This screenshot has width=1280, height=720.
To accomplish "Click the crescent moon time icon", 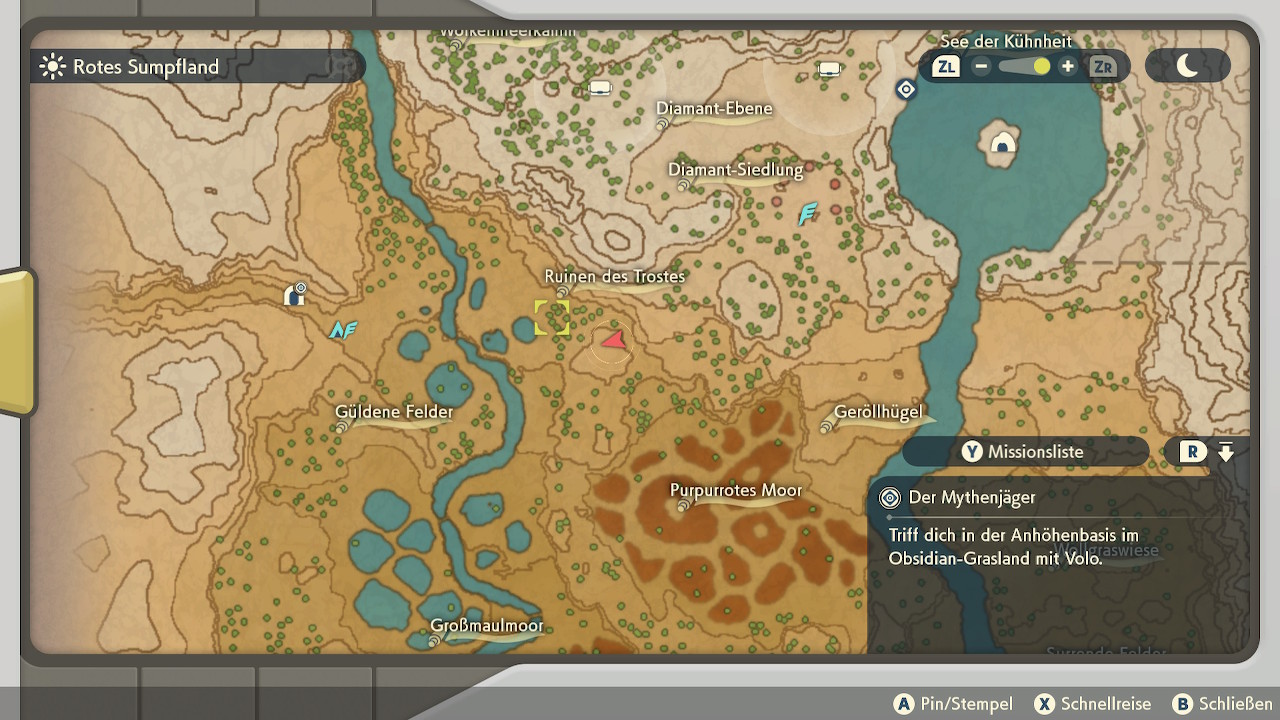I will pyautogui.click(x=1187, y=66).
